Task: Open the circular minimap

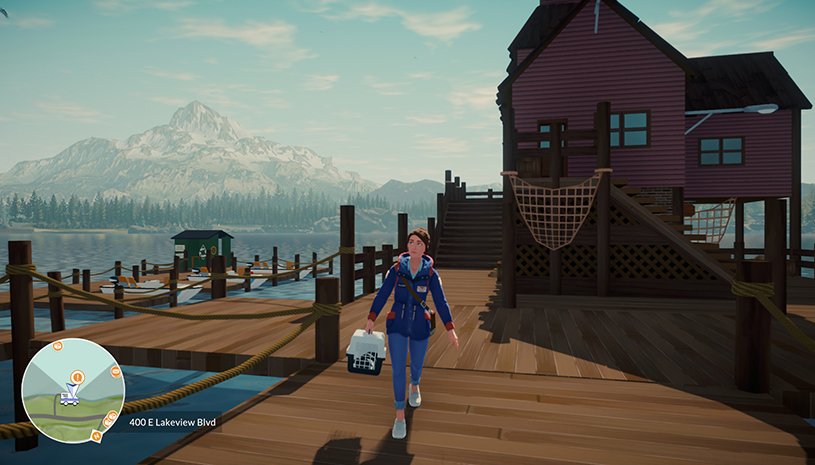Action: click(73, 391)
